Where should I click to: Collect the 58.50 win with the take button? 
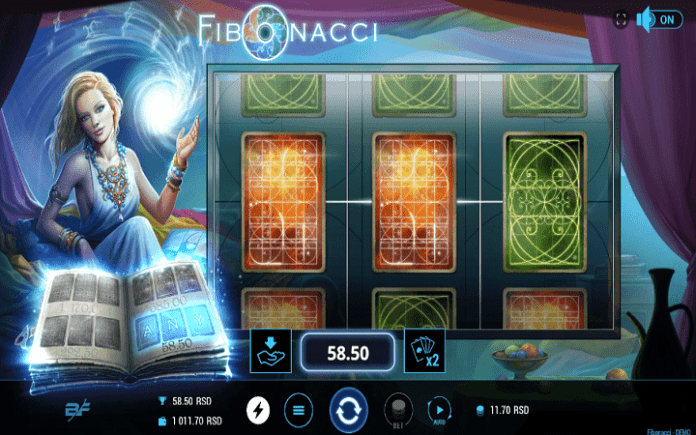tap(272, 351)
